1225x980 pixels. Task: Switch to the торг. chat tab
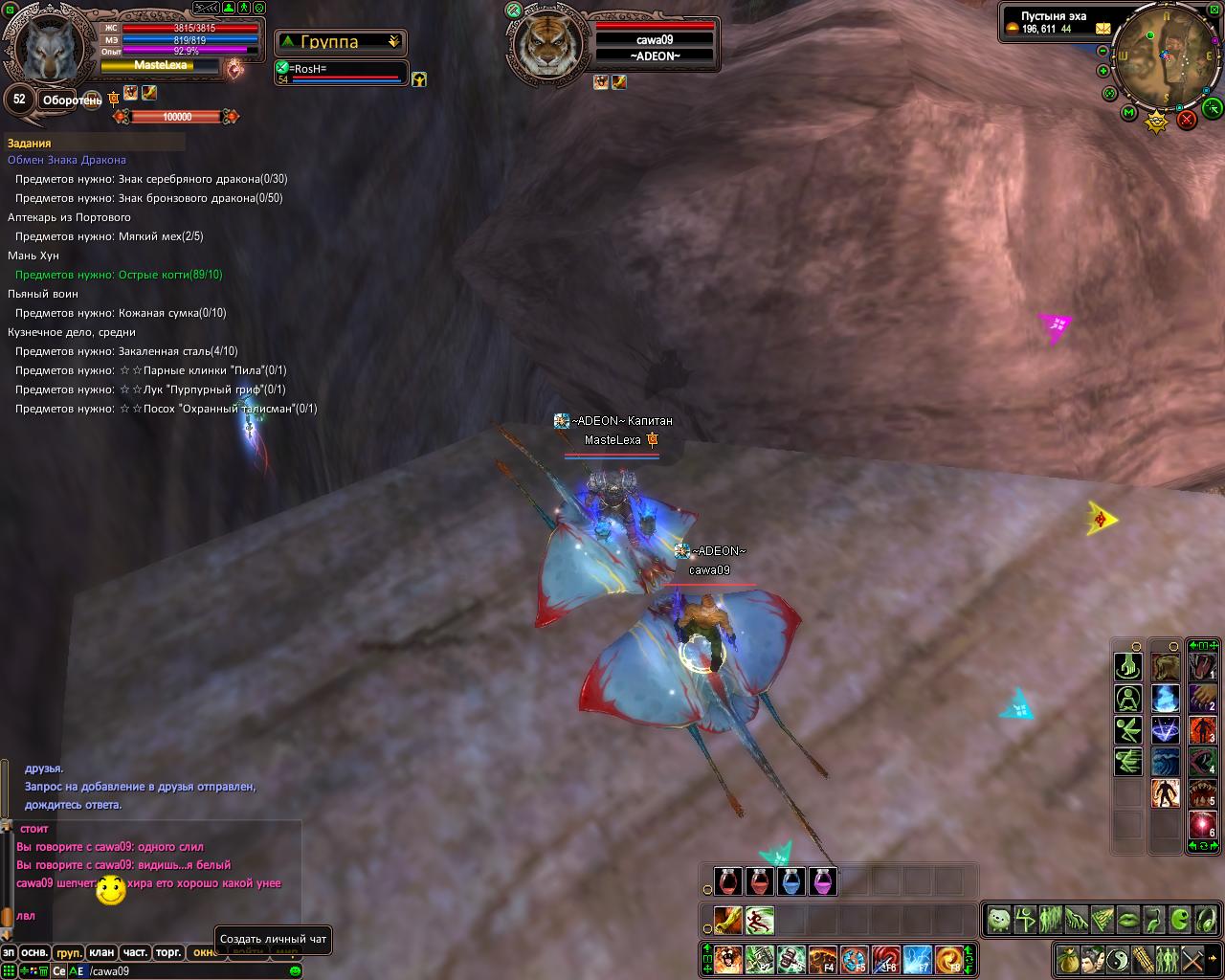point(168,952)
